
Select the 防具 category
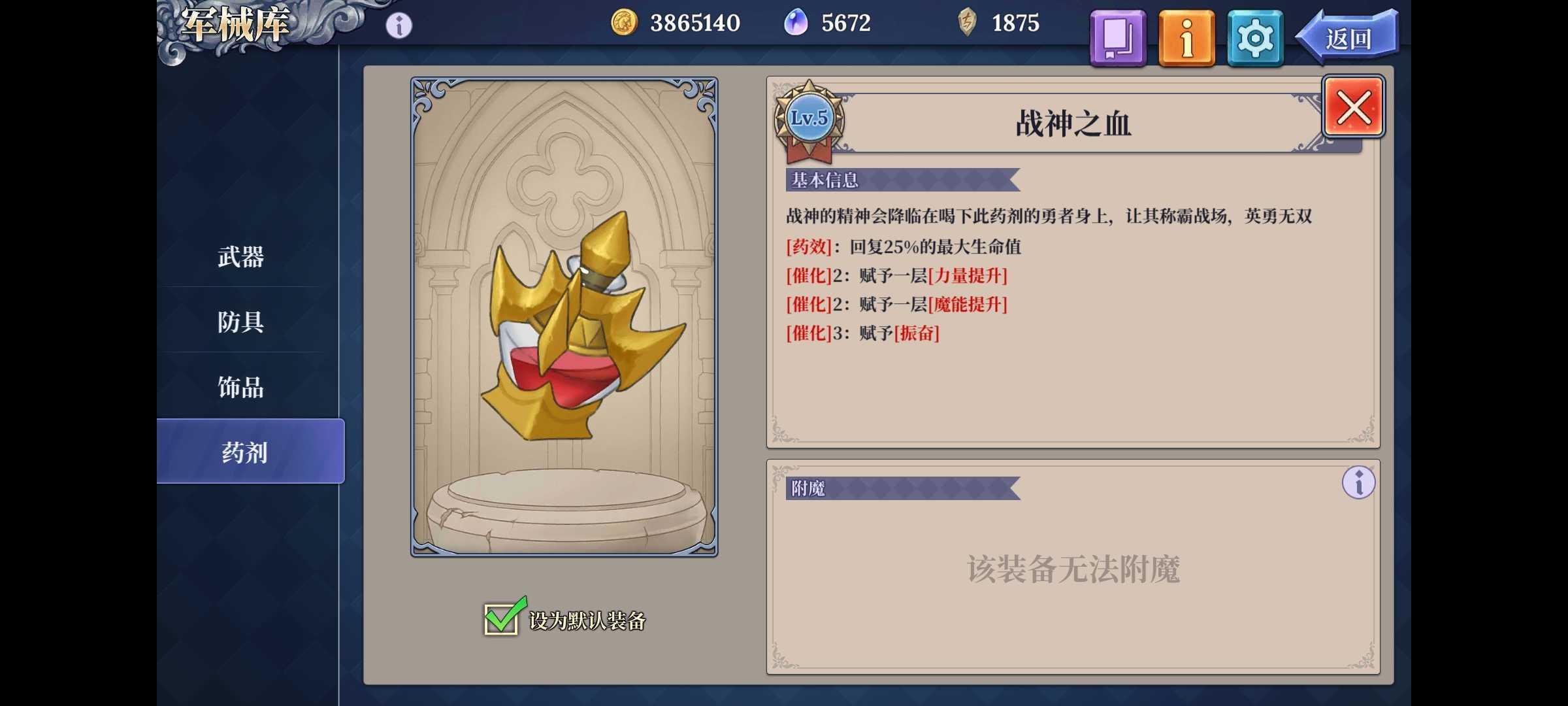point(240,323)
